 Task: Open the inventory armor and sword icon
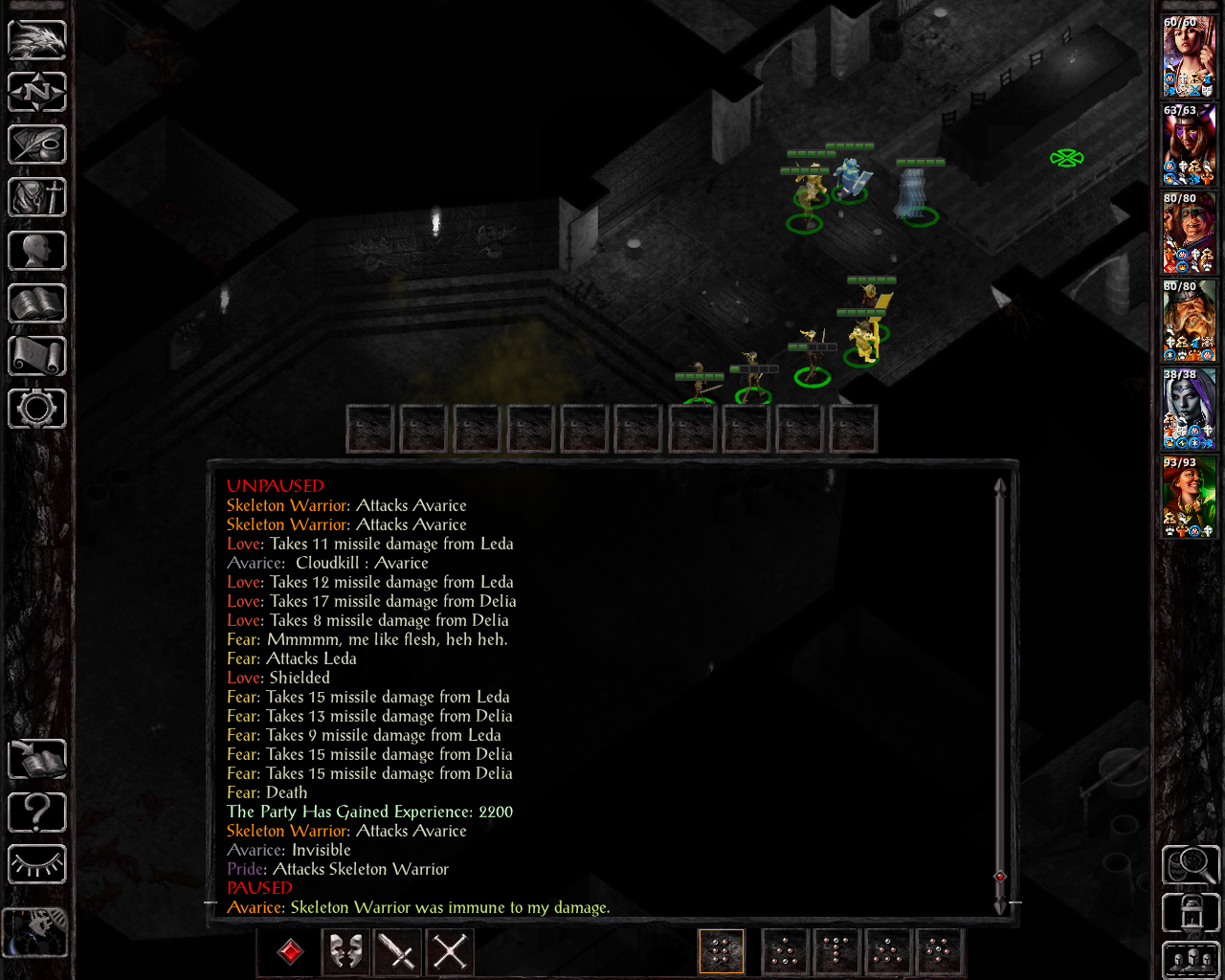37,198
